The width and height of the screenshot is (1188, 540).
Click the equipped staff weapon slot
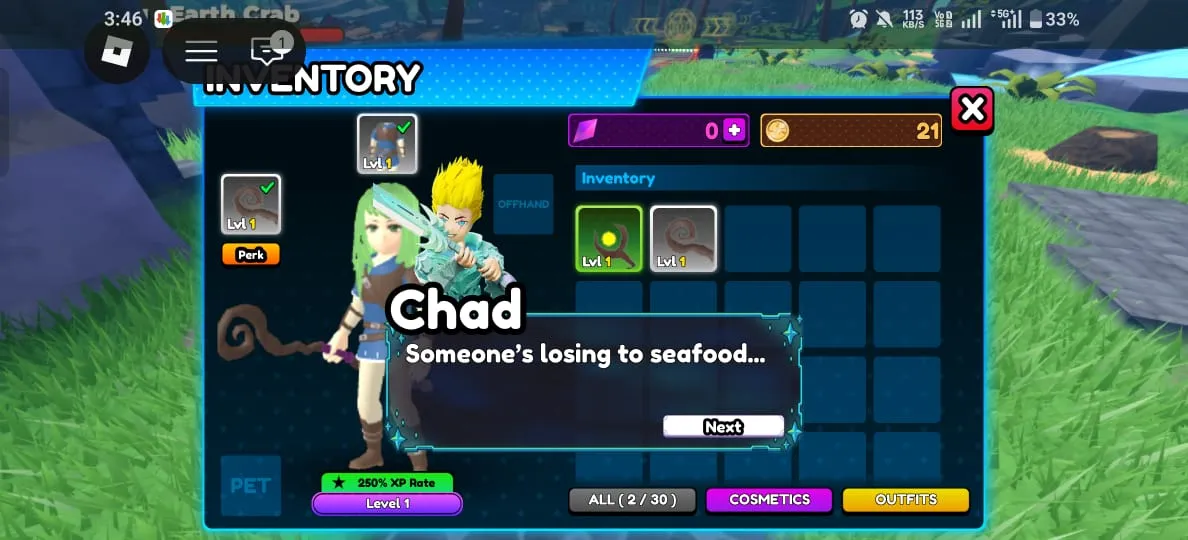[x=250, y=205]
